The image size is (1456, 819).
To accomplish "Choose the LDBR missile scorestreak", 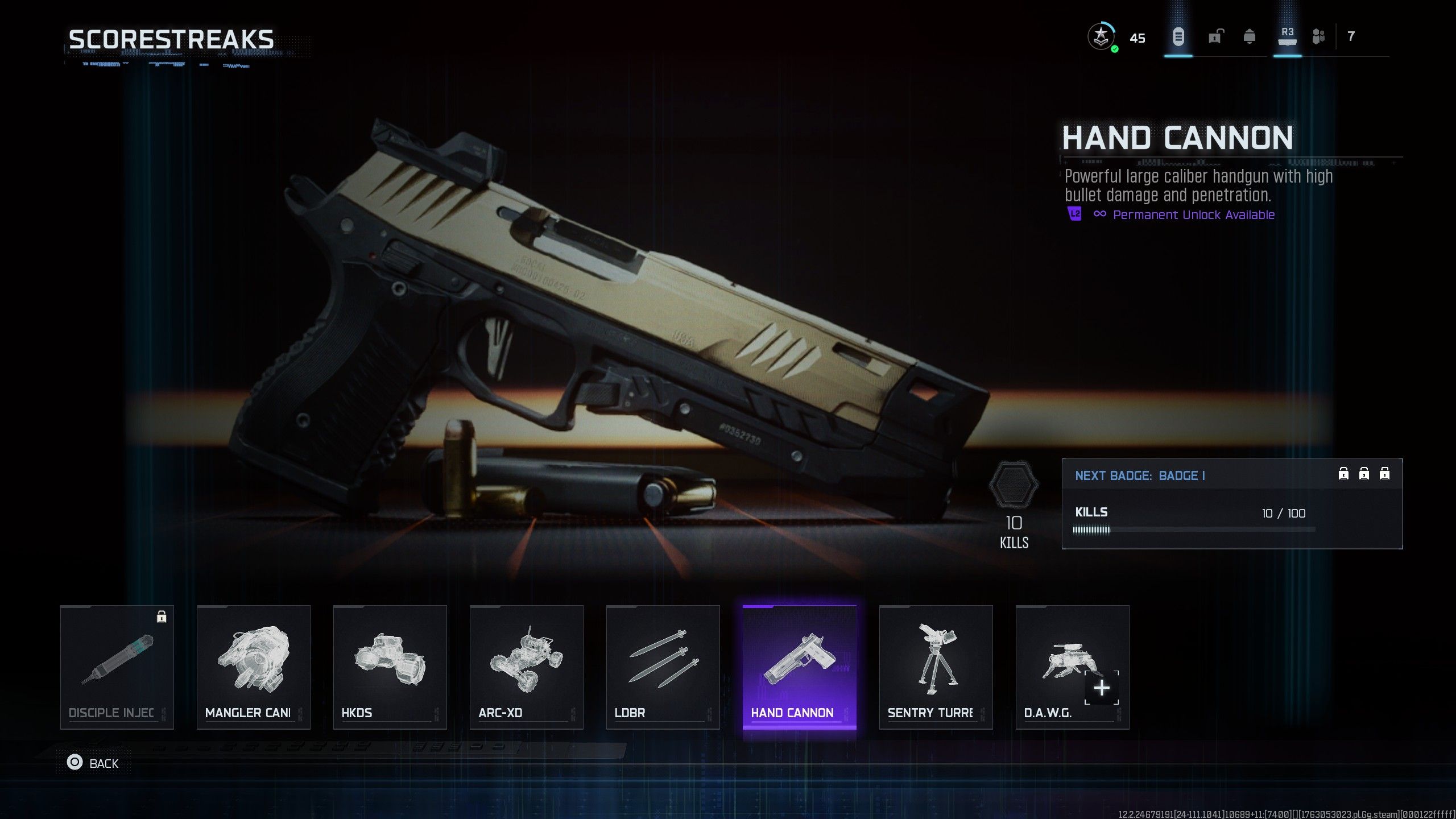I will point(663,667).
